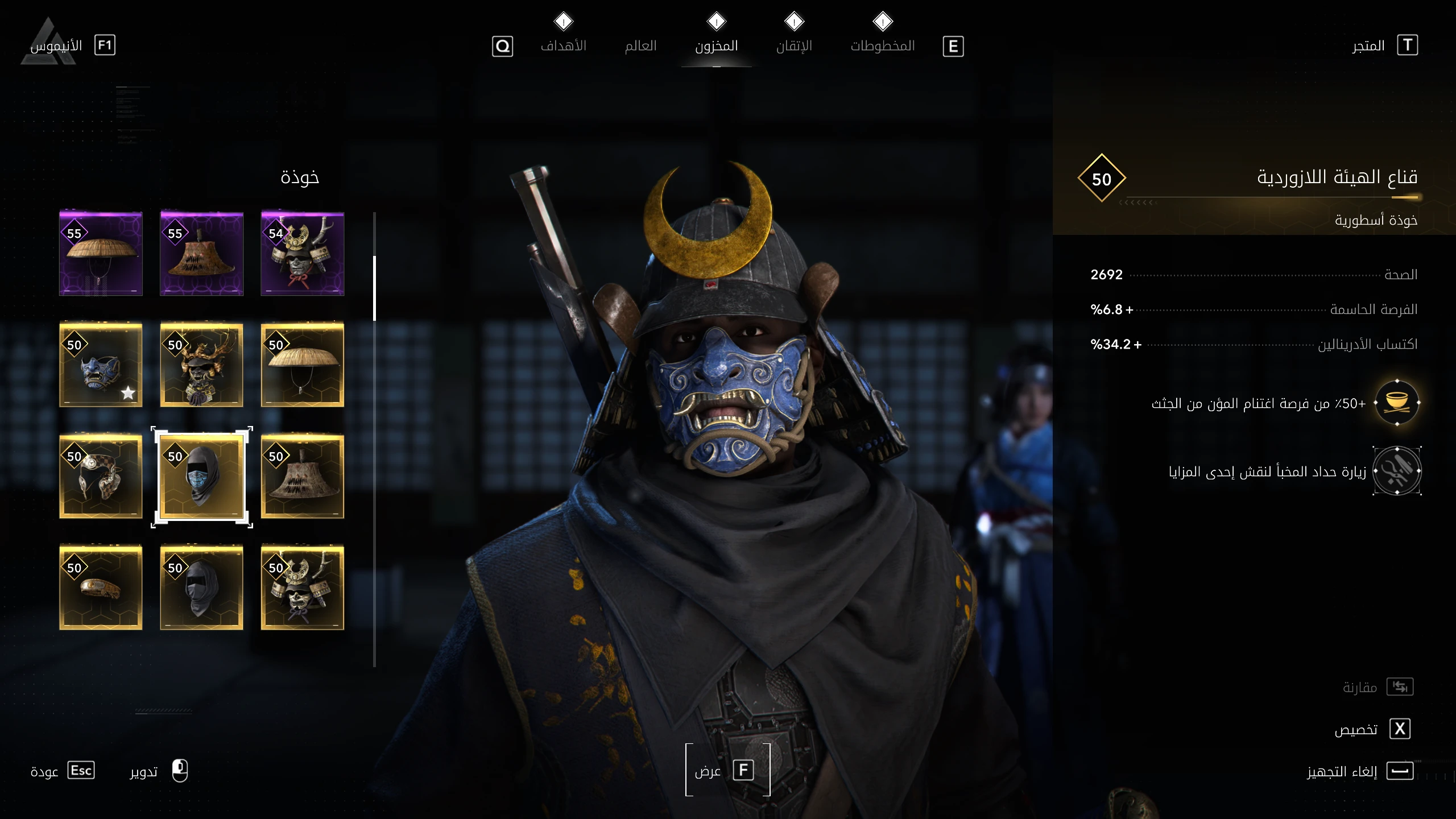Click the food bowl loot perk icon
The height and width of the screenshot is (819, 1456).
coord(1397,403)
